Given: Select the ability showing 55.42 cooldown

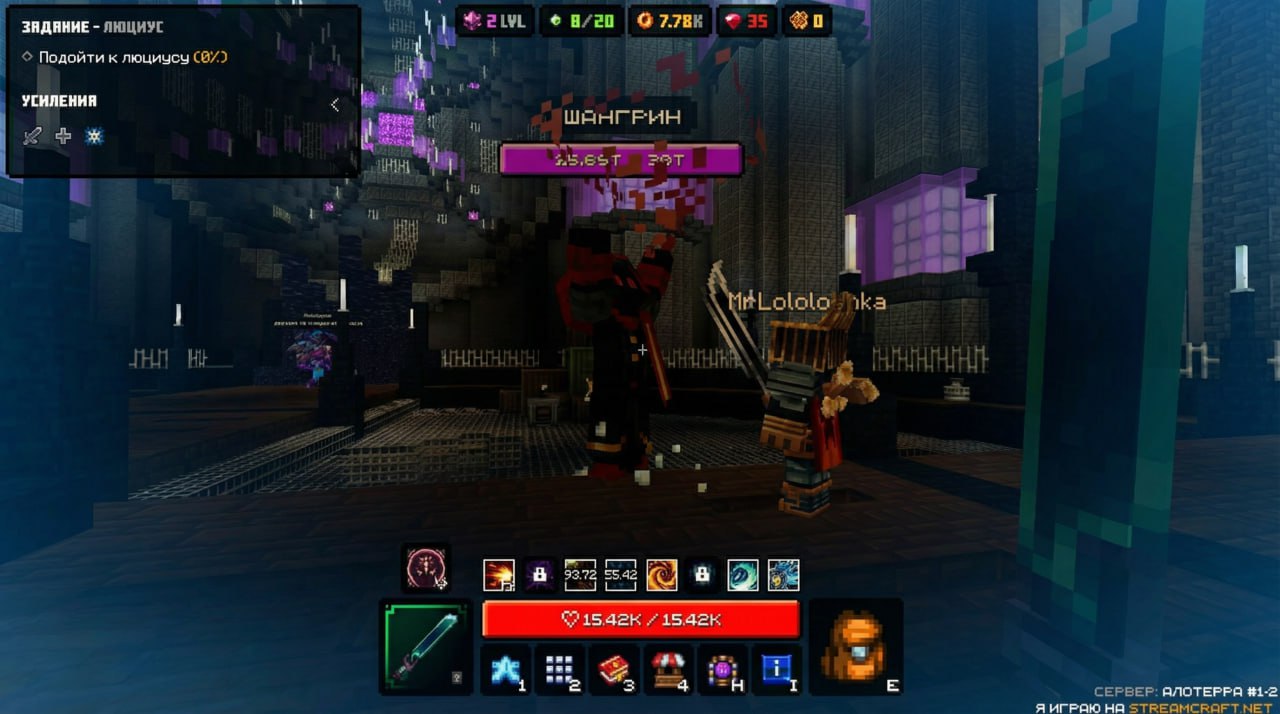Looking at the screenshot, I should 620,575.
